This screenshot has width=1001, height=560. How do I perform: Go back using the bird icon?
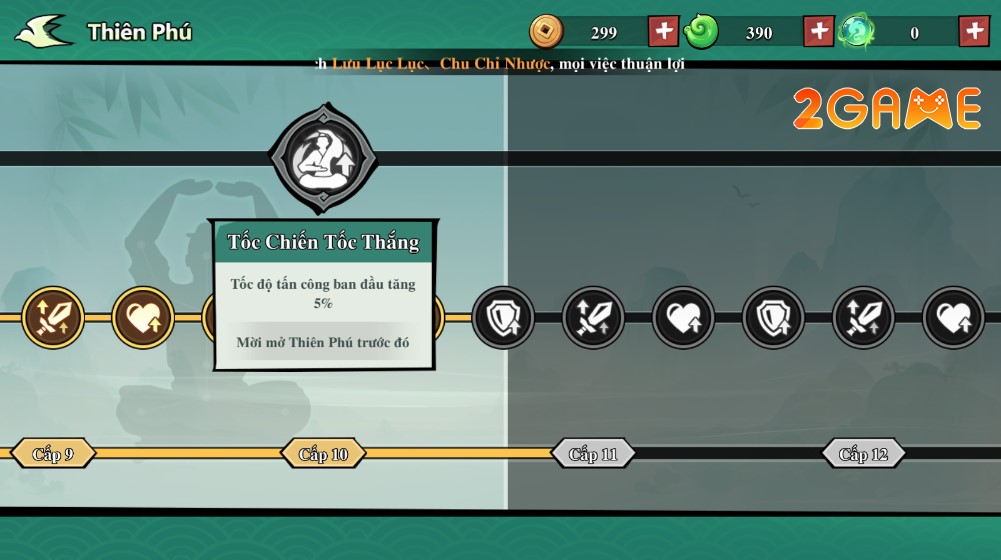[43, 31]
